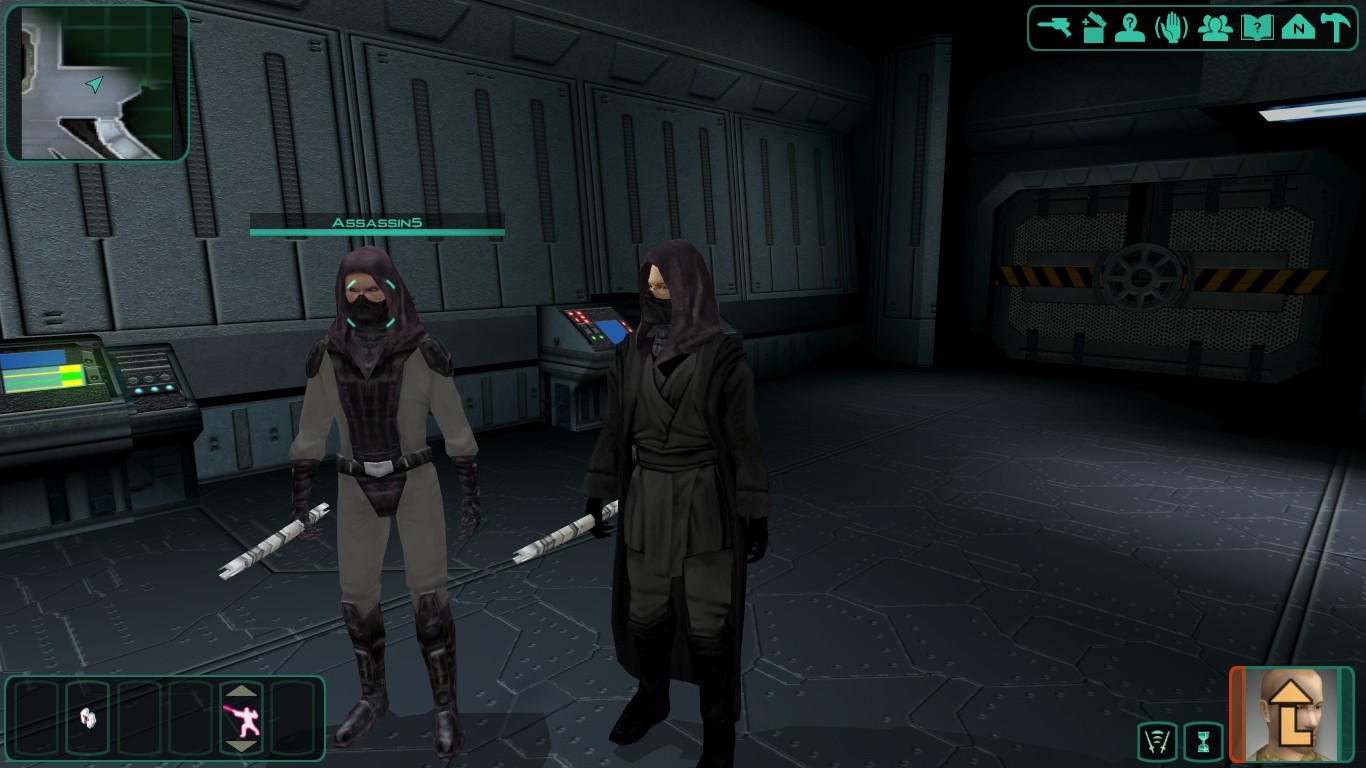Open the inventory box icon
Viewport: 1366px width, 768px height.
point(1092,27)
